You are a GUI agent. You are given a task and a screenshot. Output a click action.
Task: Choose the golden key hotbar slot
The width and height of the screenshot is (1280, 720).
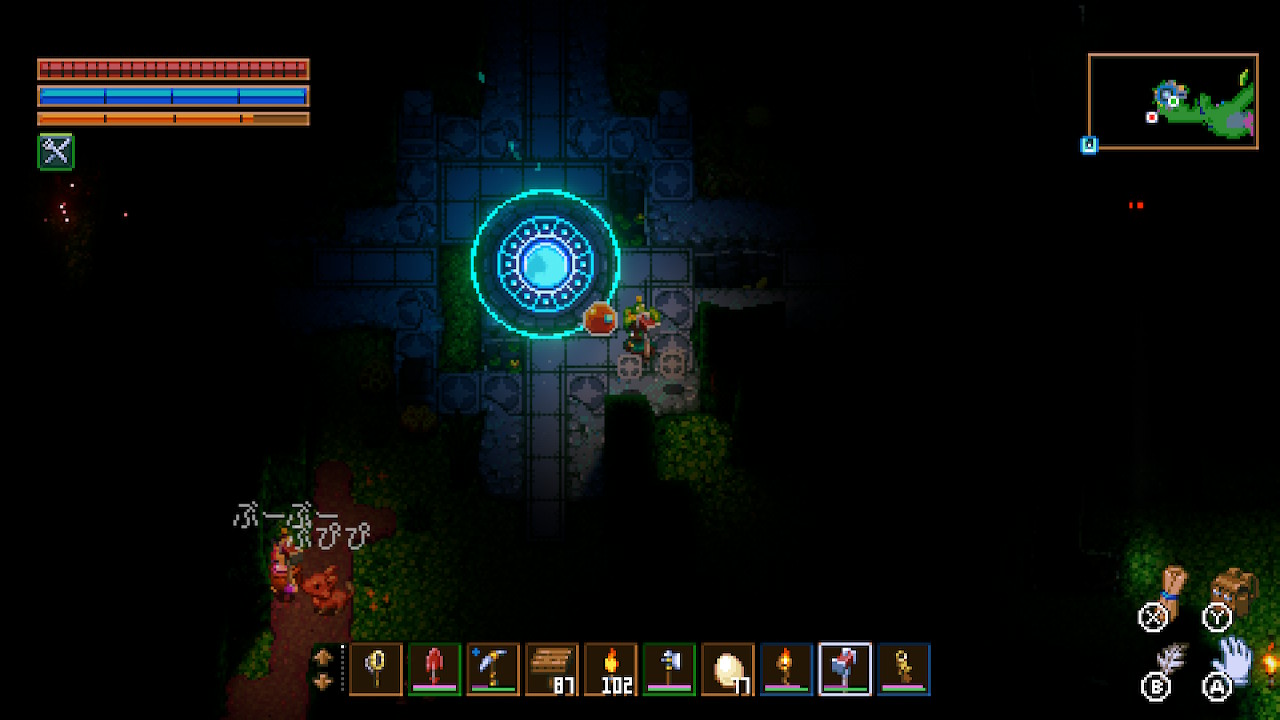(x=904, y=668)
